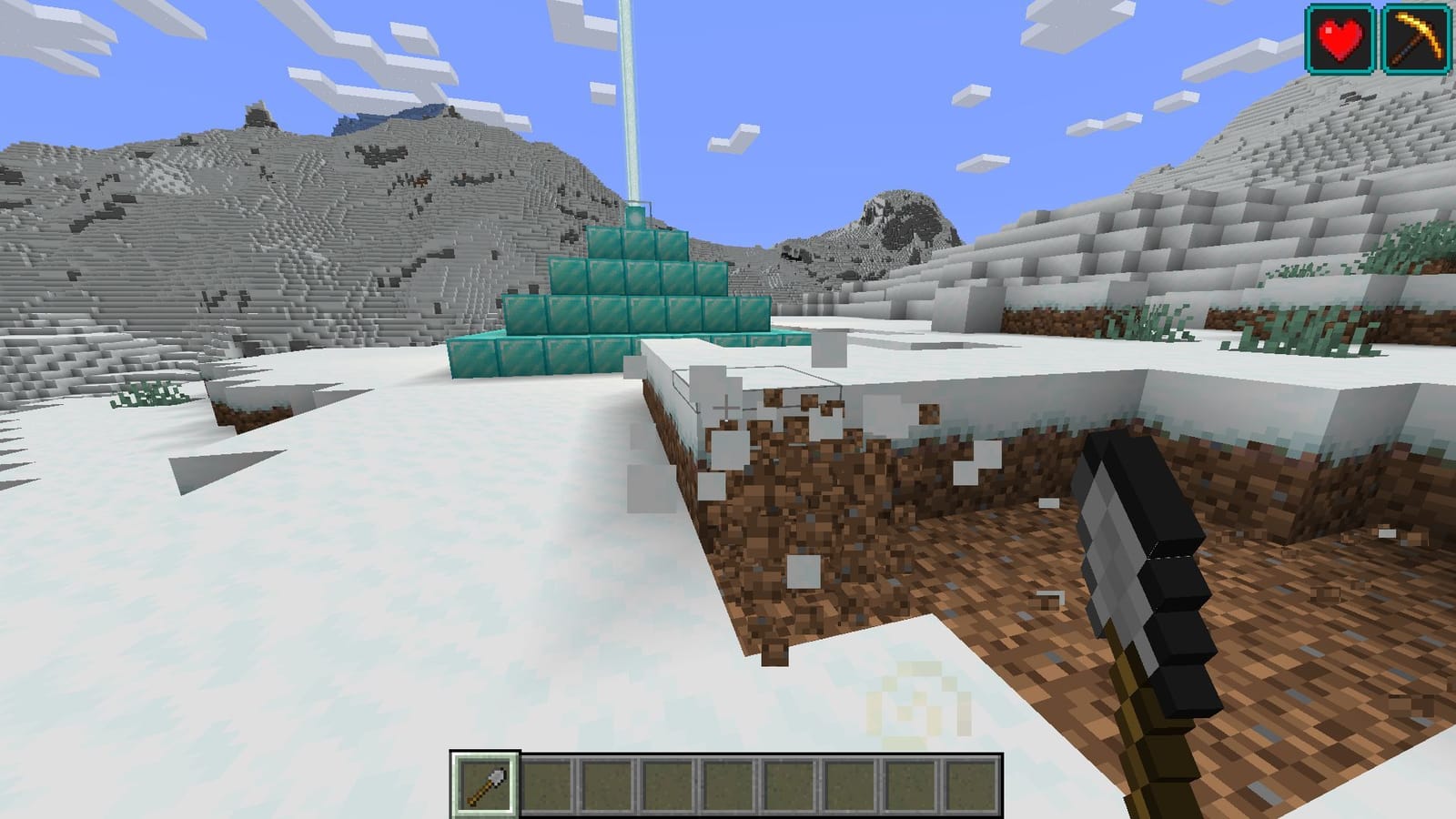The height and width of the screenshot is (819, 1456).
Task: Click the crosshair at screen center
Action: (728, 409)
